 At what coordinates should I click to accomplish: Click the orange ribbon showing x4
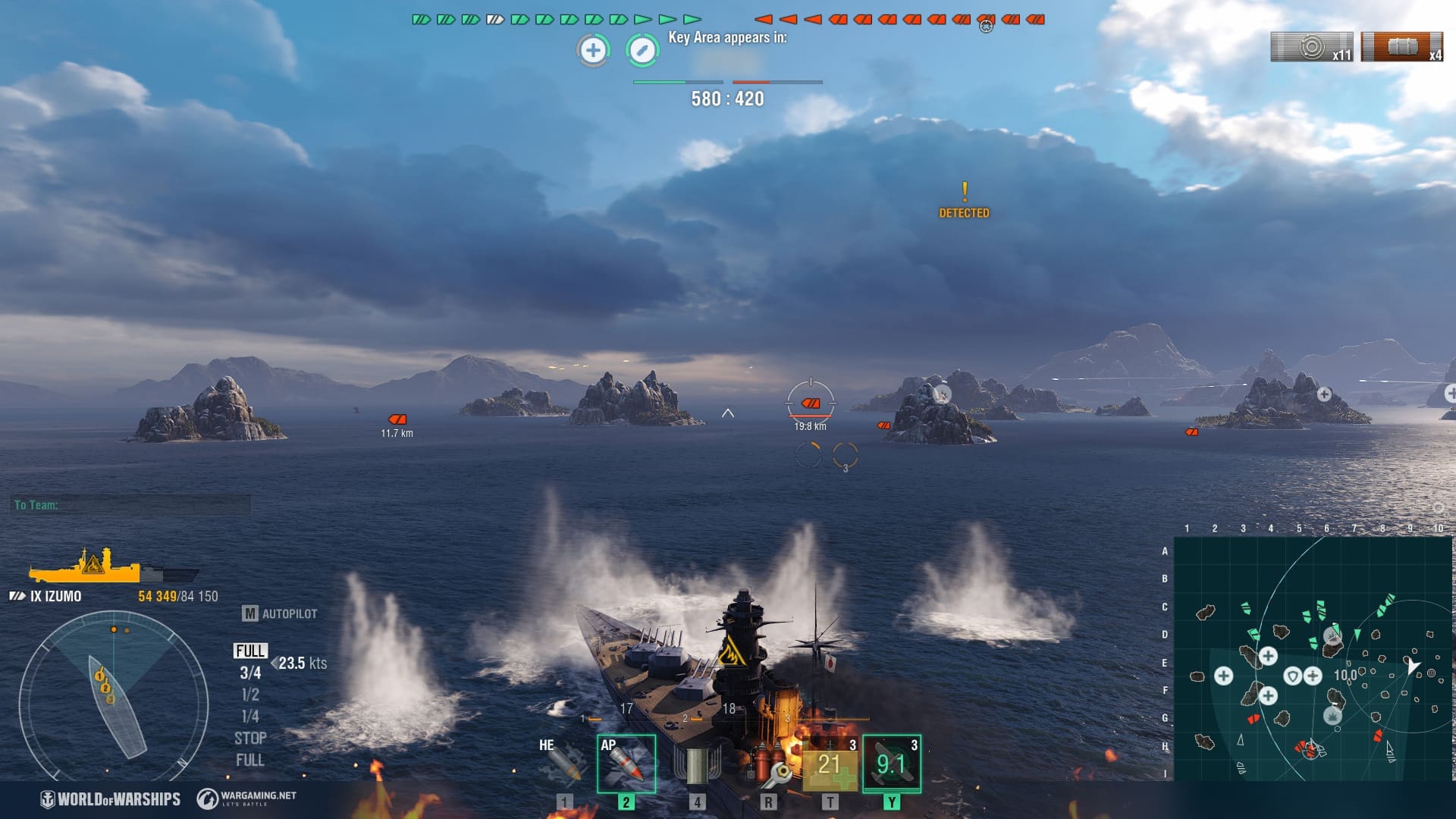pos(1402,47)
